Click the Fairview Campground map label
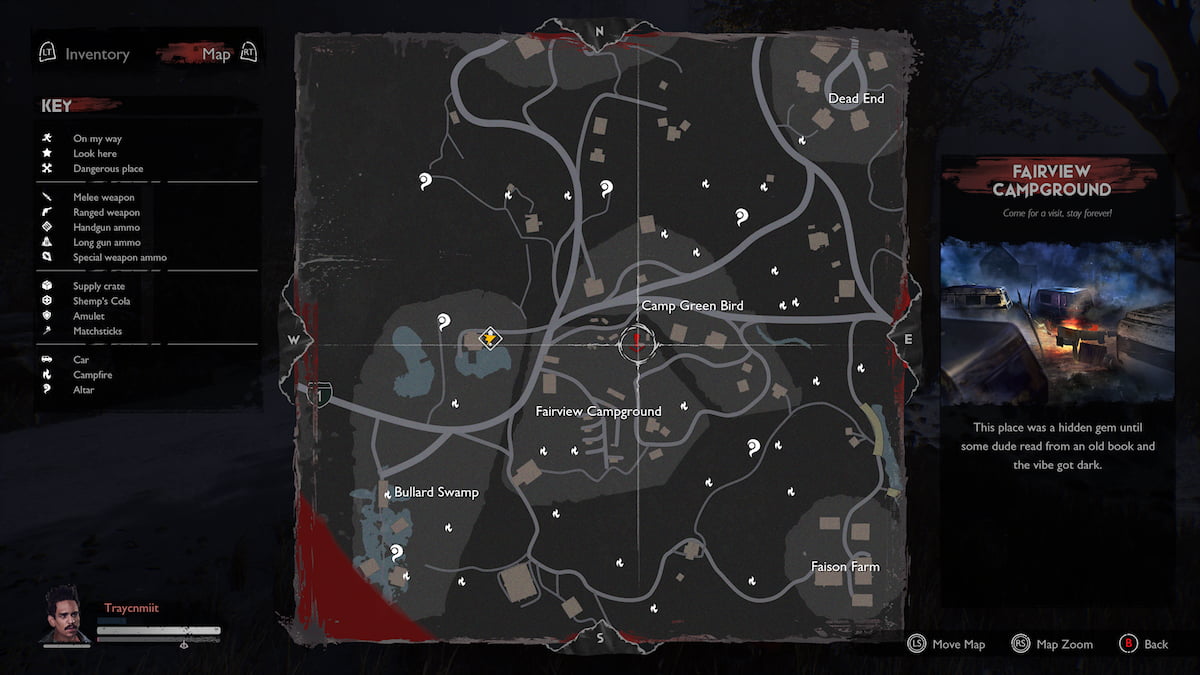The height and width of the screenshot is (675, 1200). tap(598, 411)
